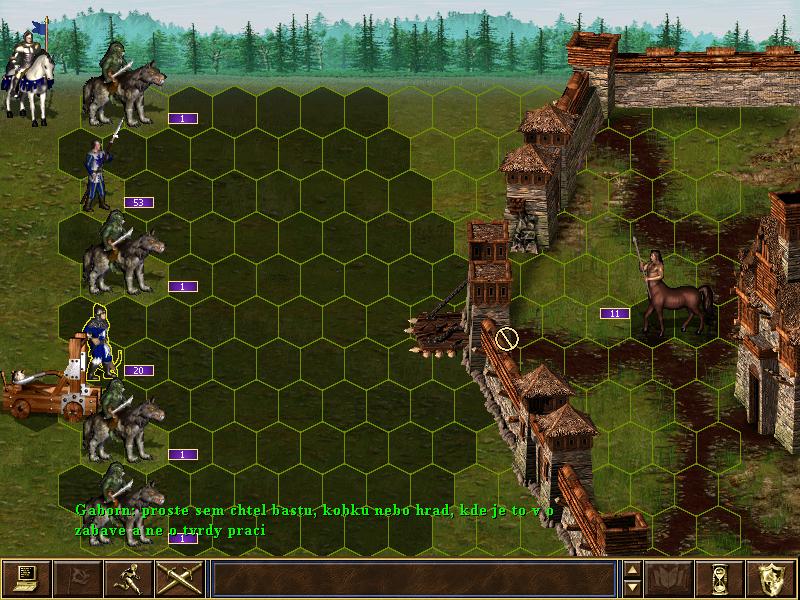Defend with the shield button
Viewport: 800px width, 600px height.
[770, 577]
